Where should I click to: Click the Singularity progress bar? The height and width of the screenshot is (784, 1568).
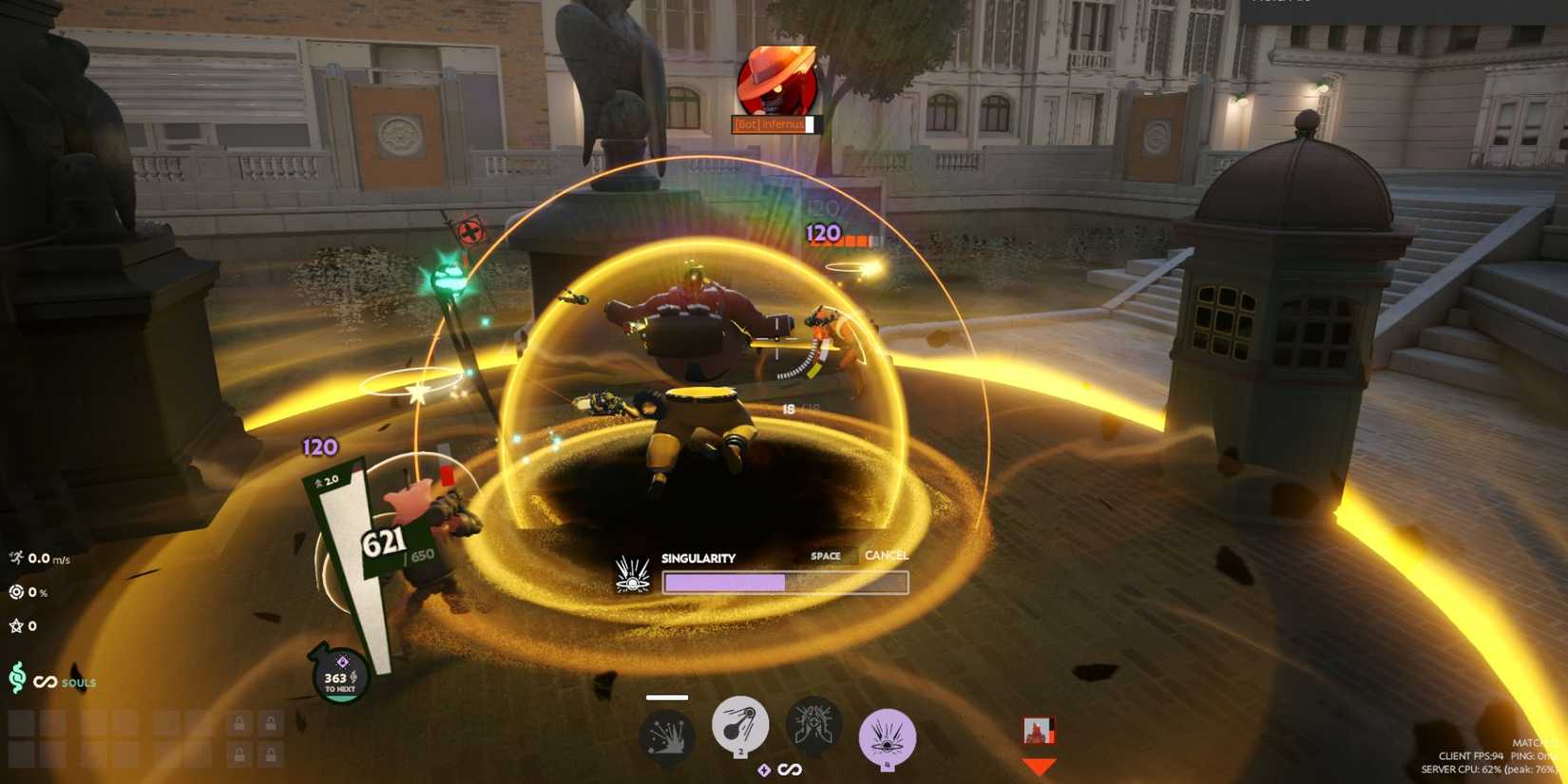786,580
